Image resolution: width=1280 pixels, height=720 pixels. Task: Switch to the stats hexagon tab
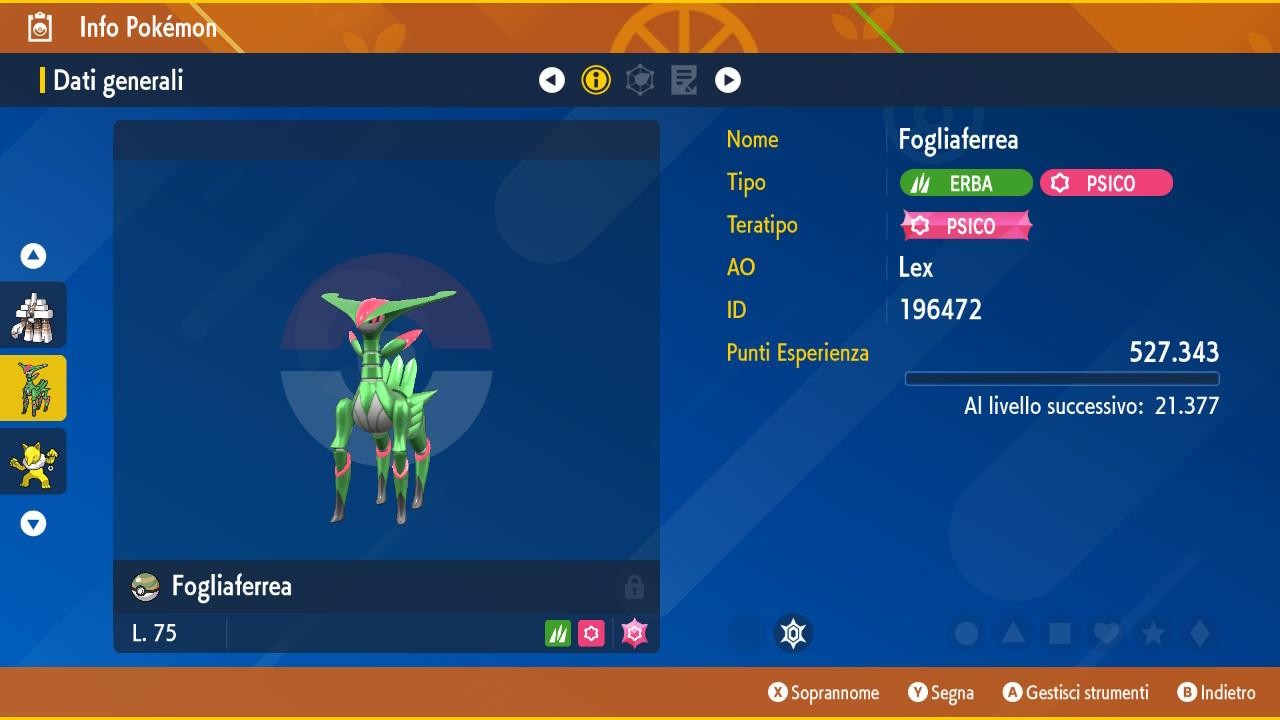click(x=640, y=80)
